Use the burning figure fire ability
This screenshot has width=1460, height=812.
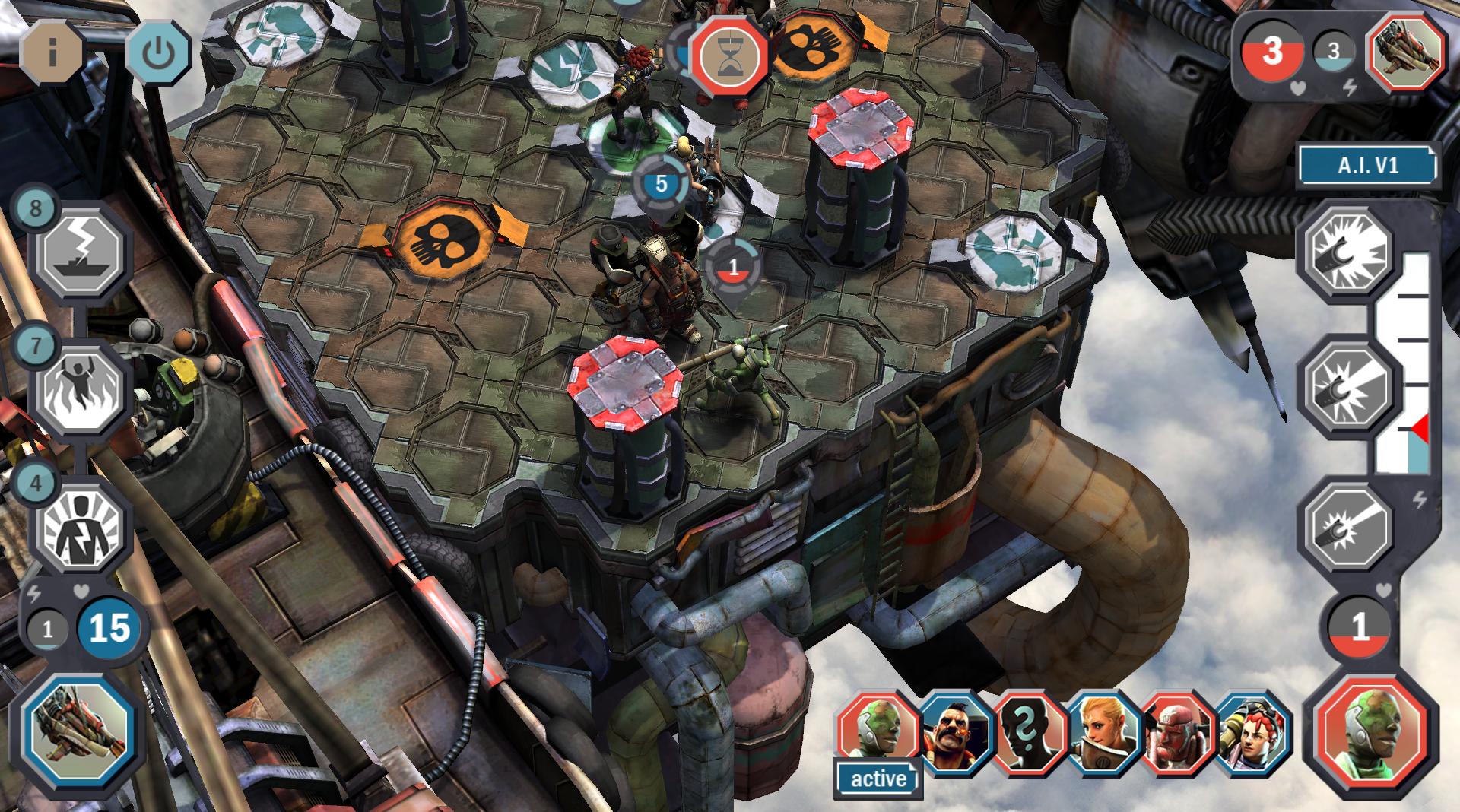[79, 389]
